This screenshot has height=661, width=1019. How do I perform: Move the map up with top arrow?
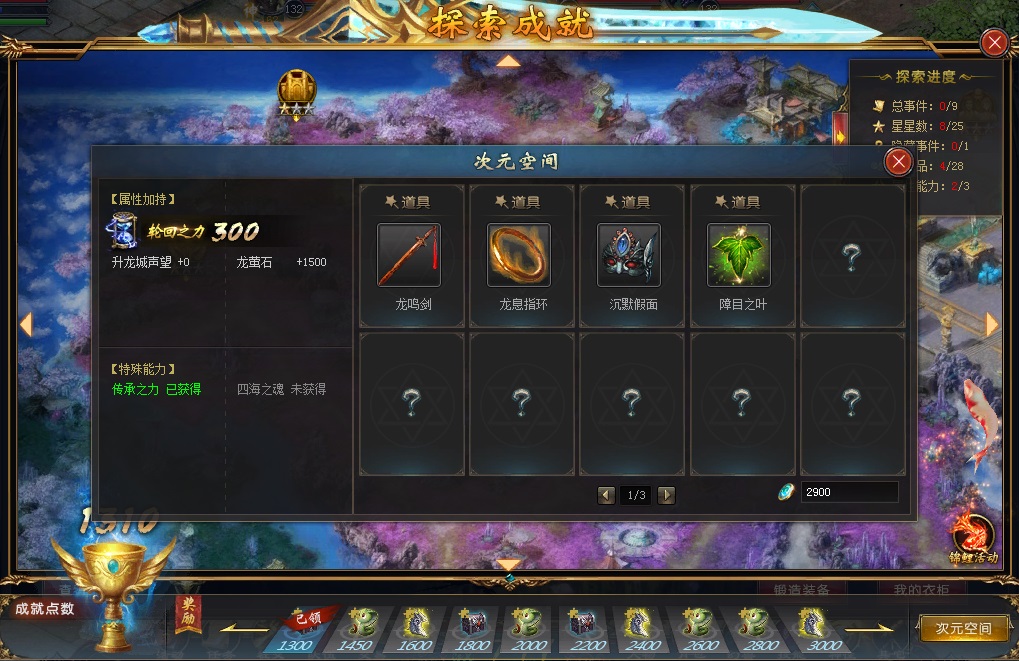pos(509,61)
